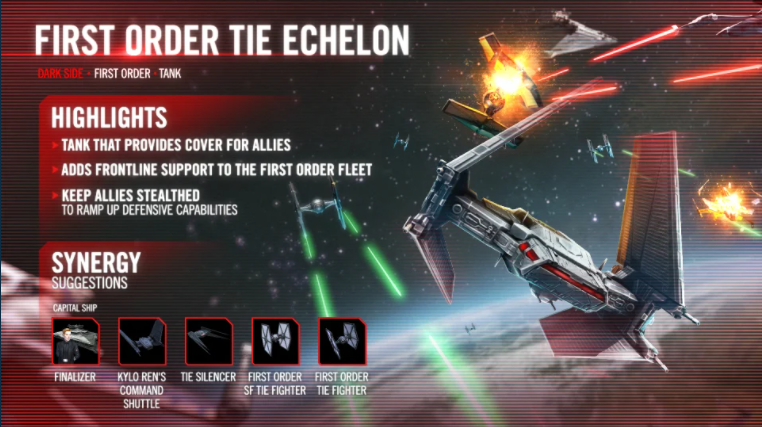Image resolution: width=762 pixels, height=427 pixels.
Task: Select the Finalizer capital ship portrait
Action: point(76,341)
